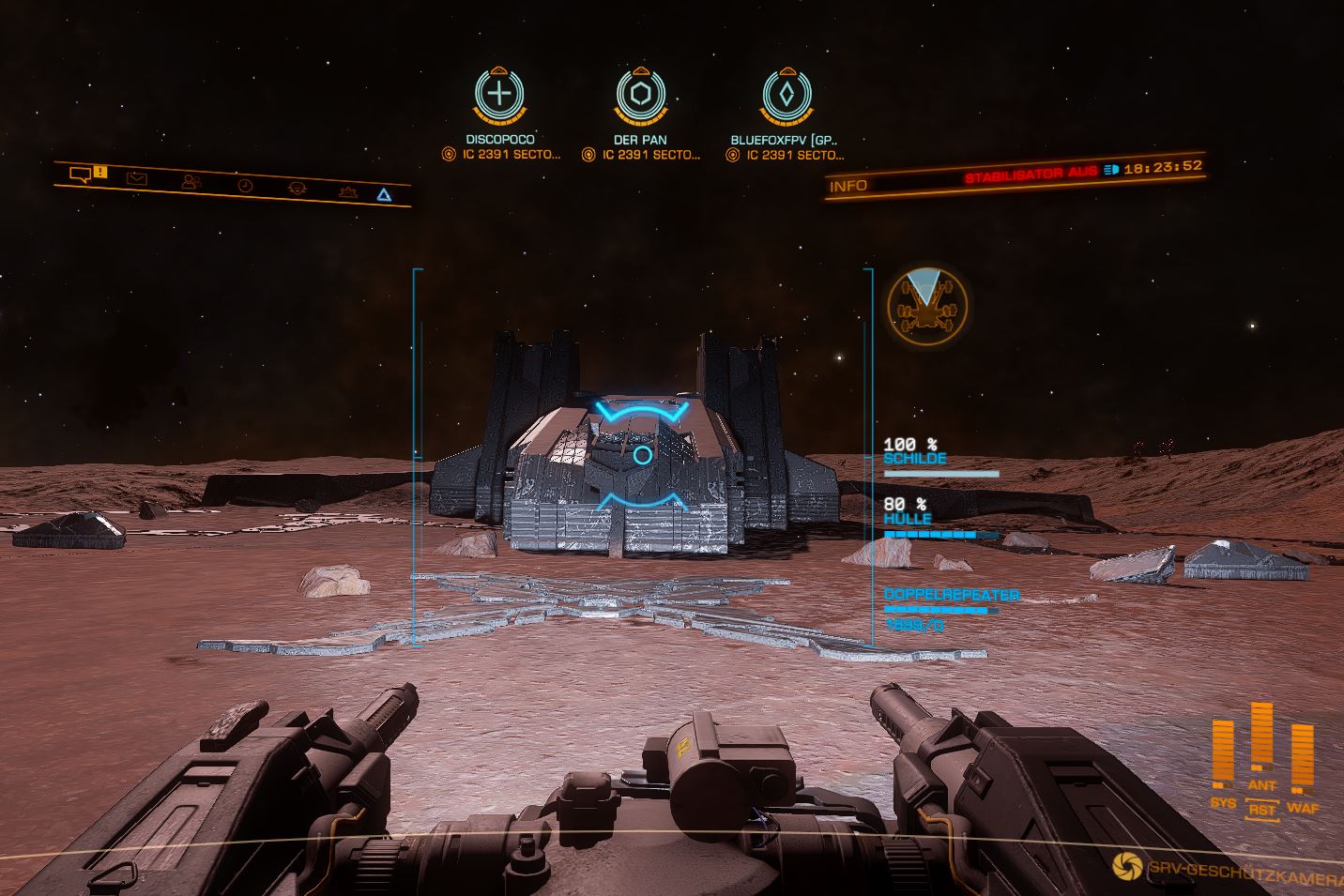
Task: Open the INFO panel
Action: tap(848, 186)
